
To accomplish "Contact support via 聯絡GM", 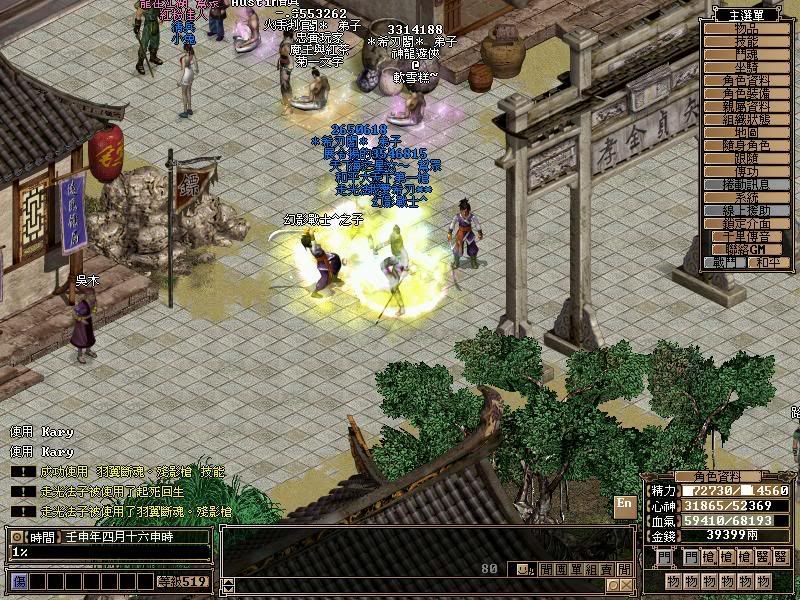I will pos(747,249).
